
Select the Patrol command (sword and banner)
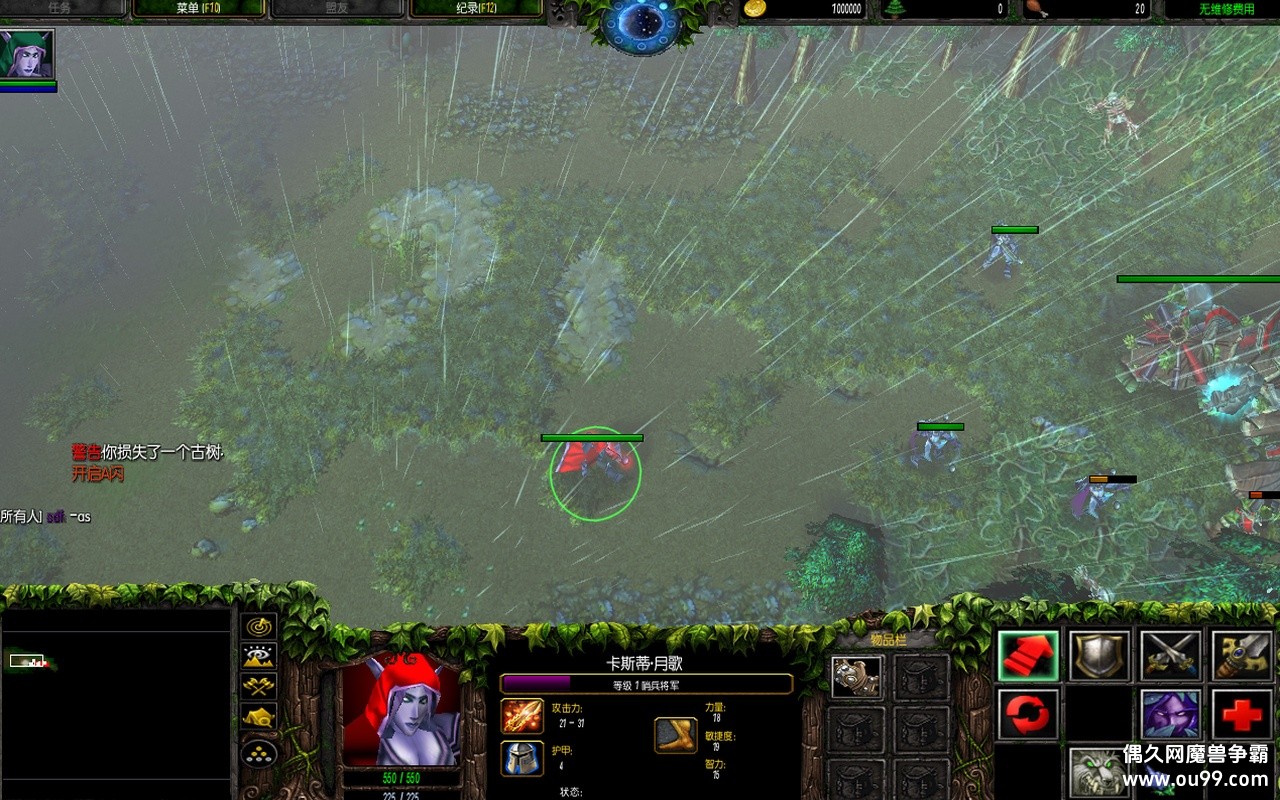coord(1242,656)
